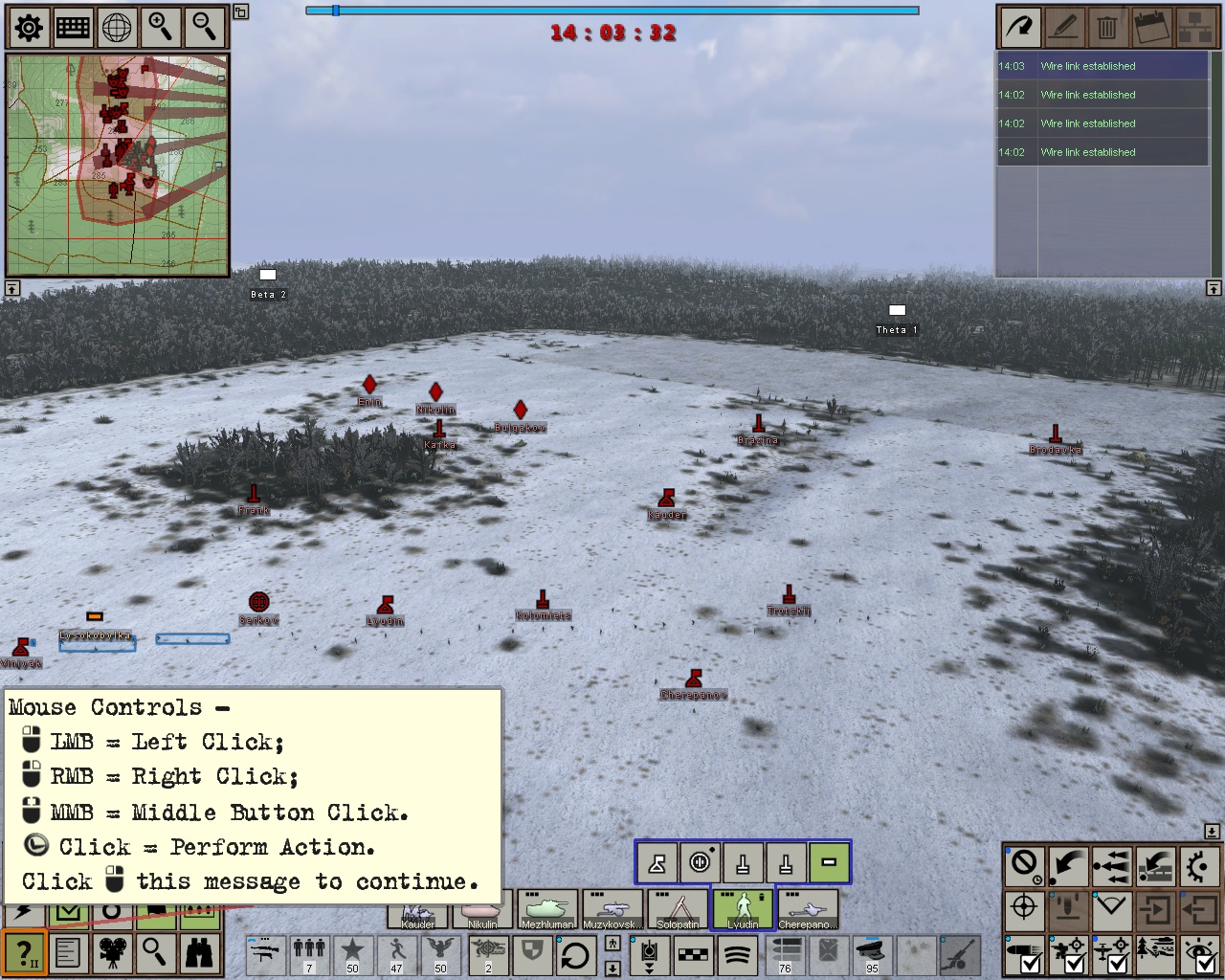Click the trash icon in the message panel
The width and height of the screenshot is (1225, 980).
click(x=1107, y=27)
